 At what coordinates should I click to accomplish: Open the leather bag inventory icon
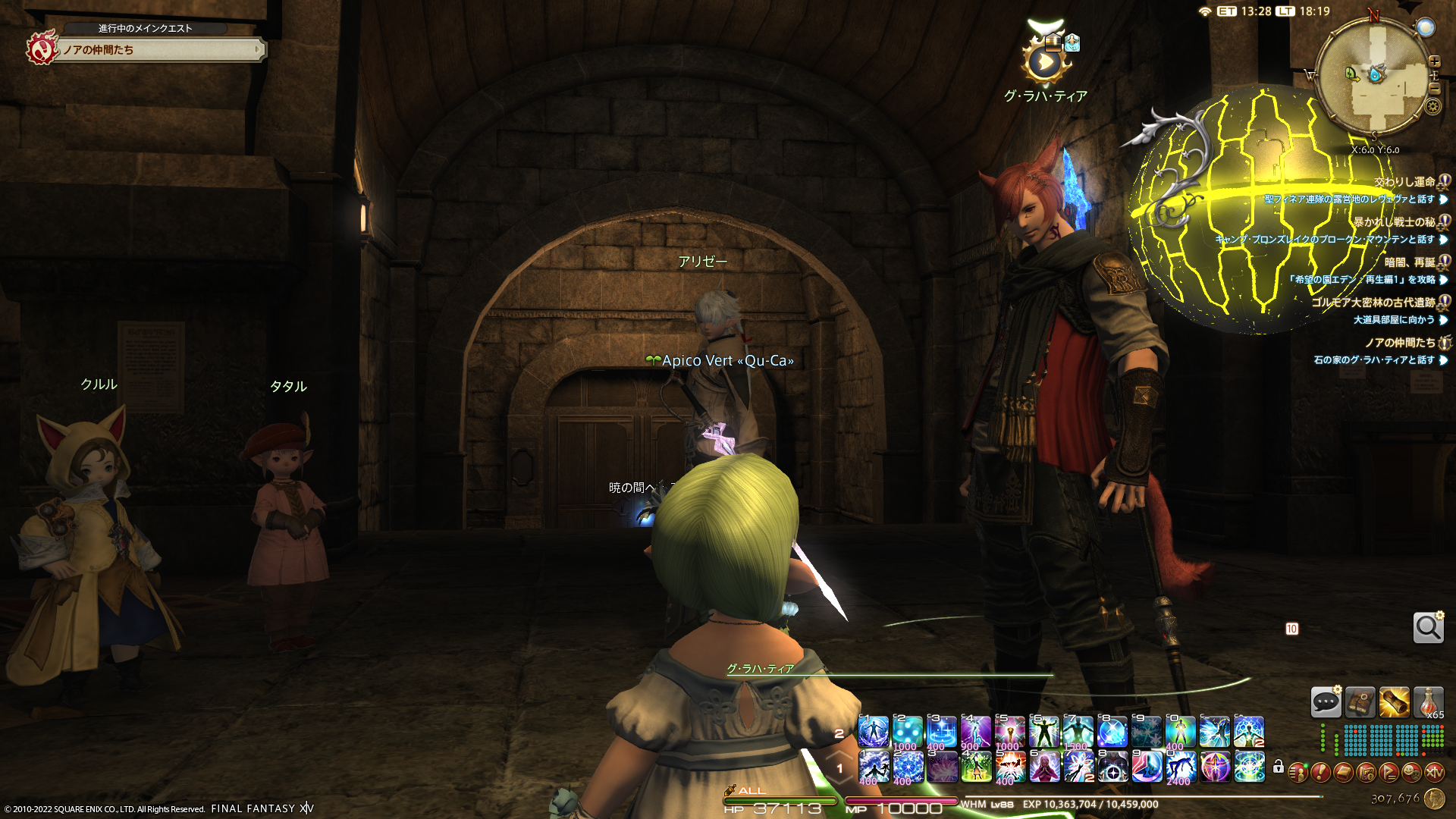[1360, 702]
